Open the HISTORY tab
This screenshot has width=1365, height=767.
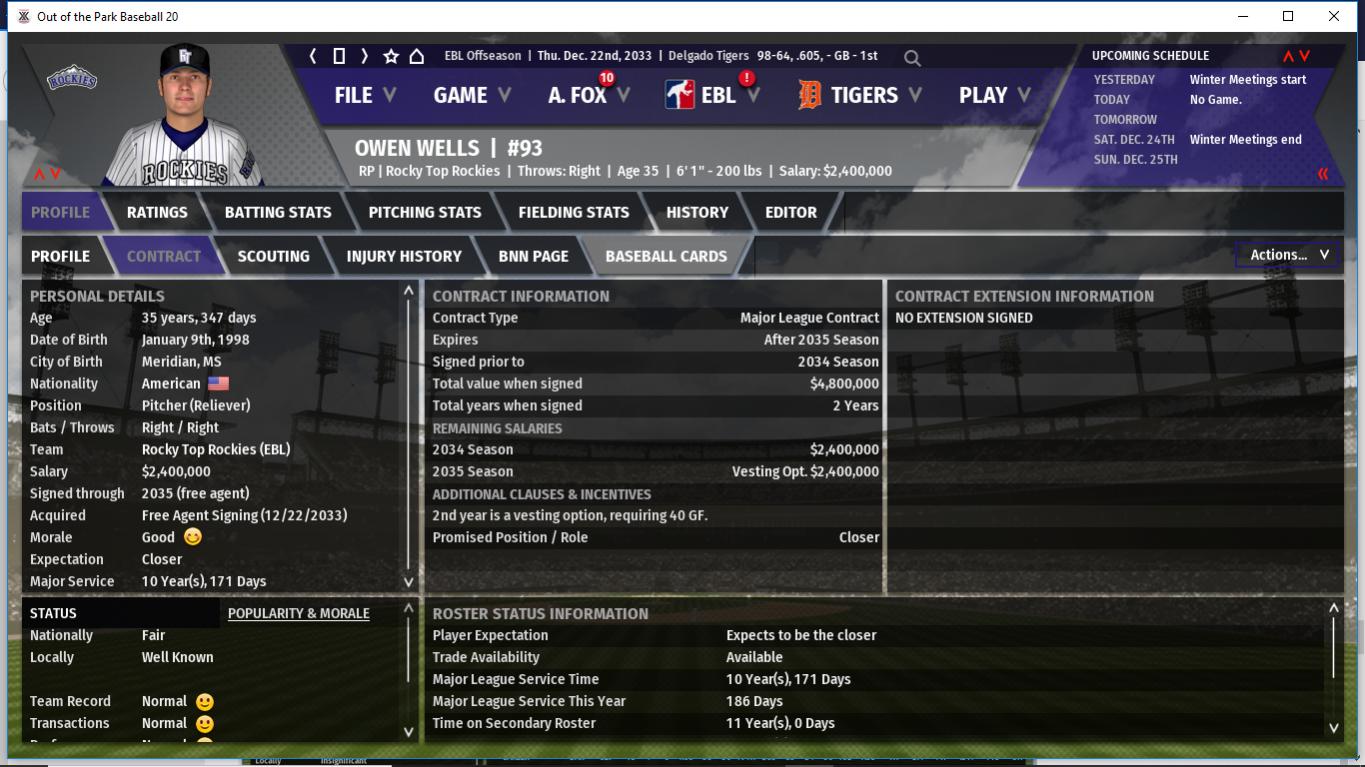(697, 212)
